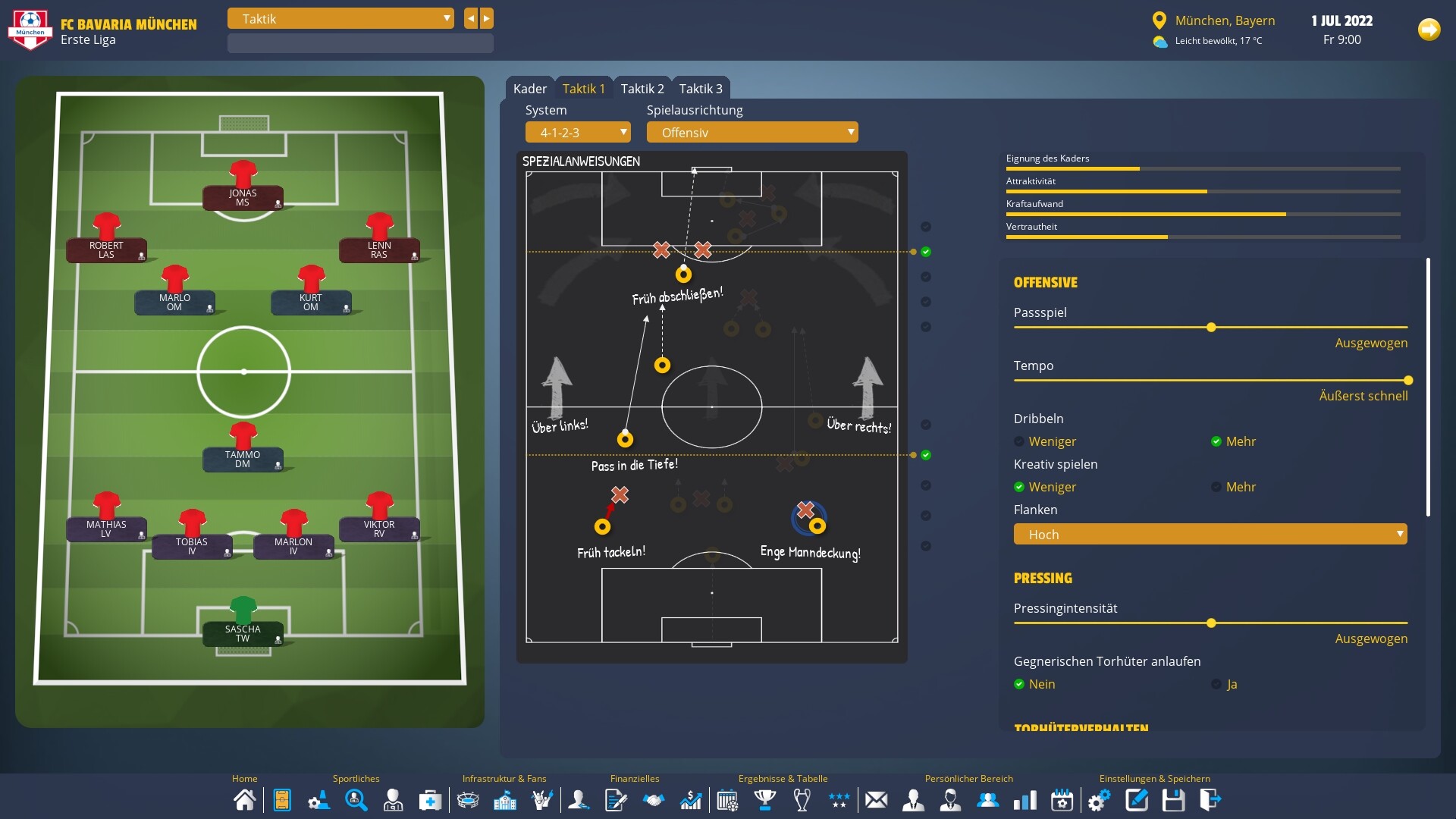
Task: Open the trophy icon under Ergebnisse & Tabelle
Action: click(765, 799)
